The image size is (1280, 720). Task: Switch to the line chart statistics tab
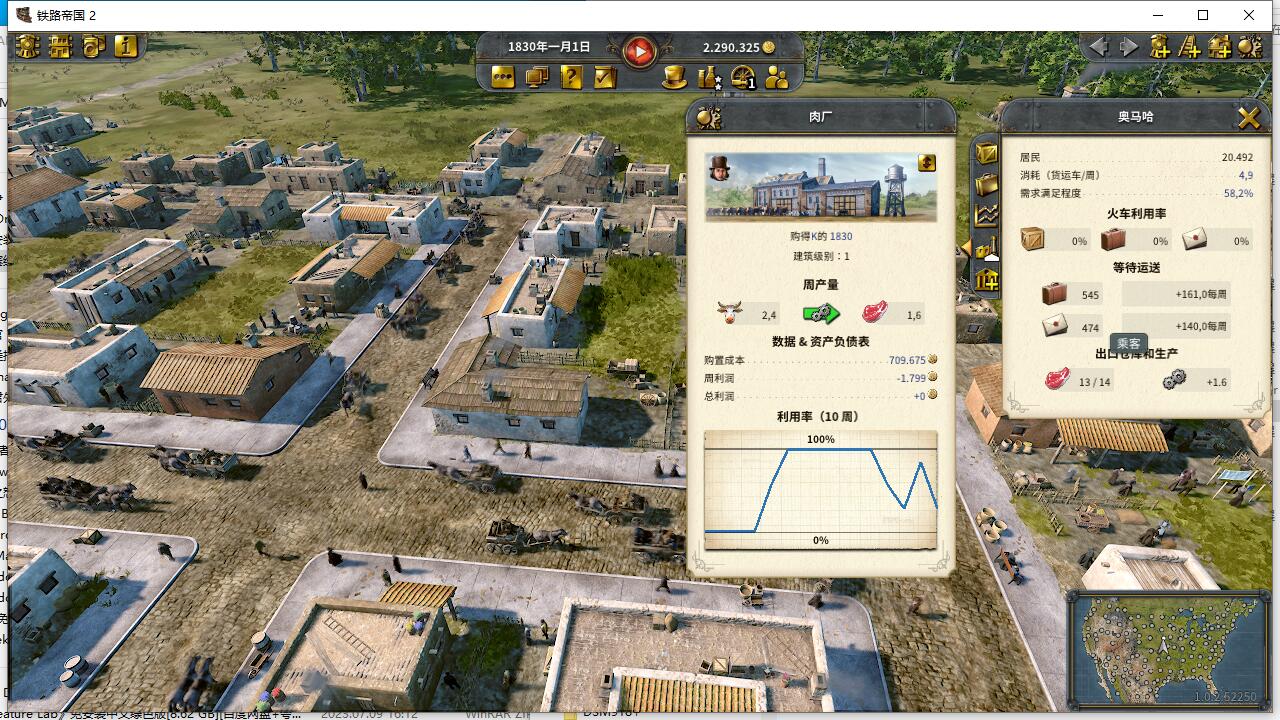[987, 215]
